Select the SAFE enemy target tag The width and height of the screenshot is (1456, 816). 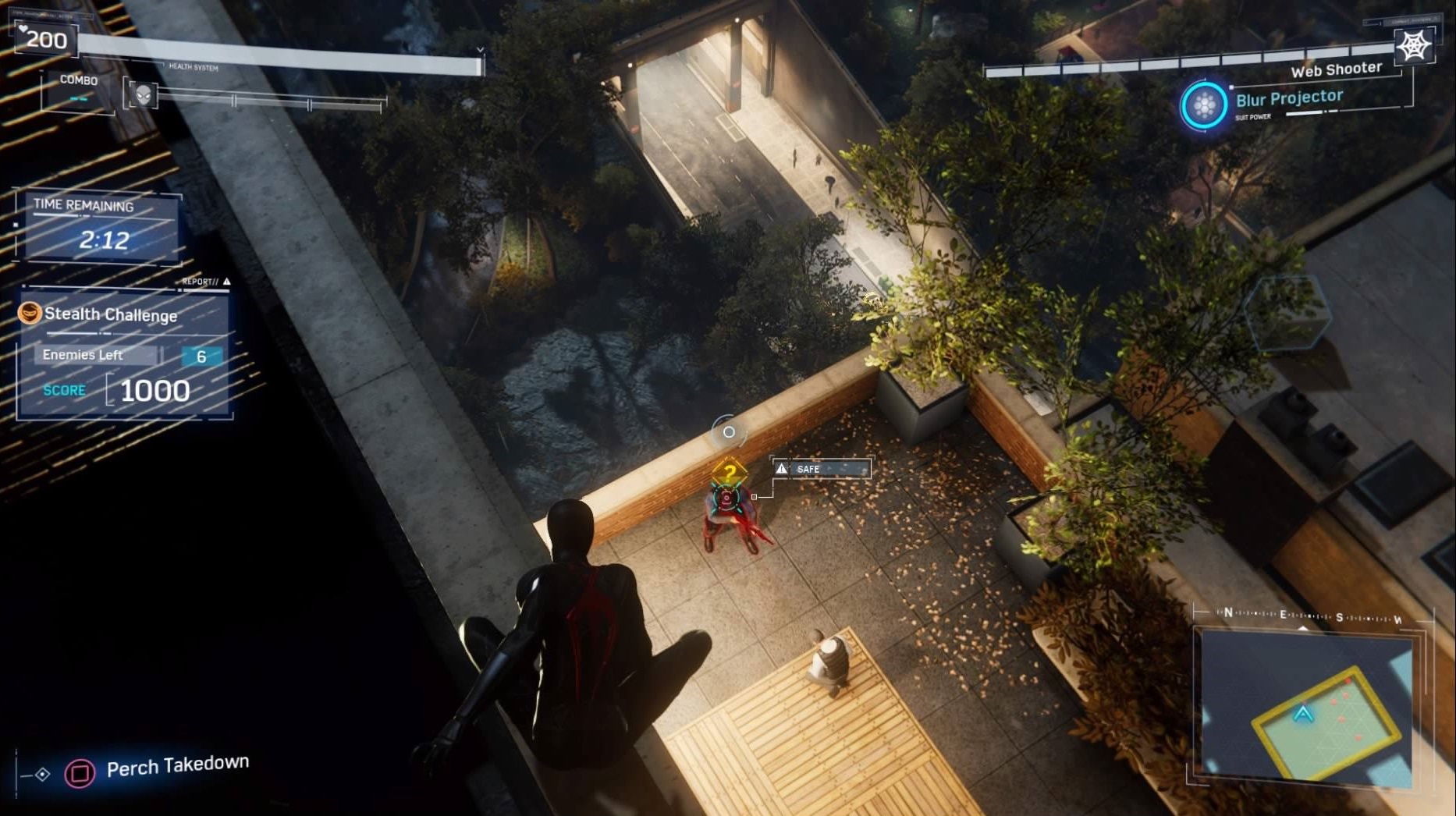tap(822, 468)
